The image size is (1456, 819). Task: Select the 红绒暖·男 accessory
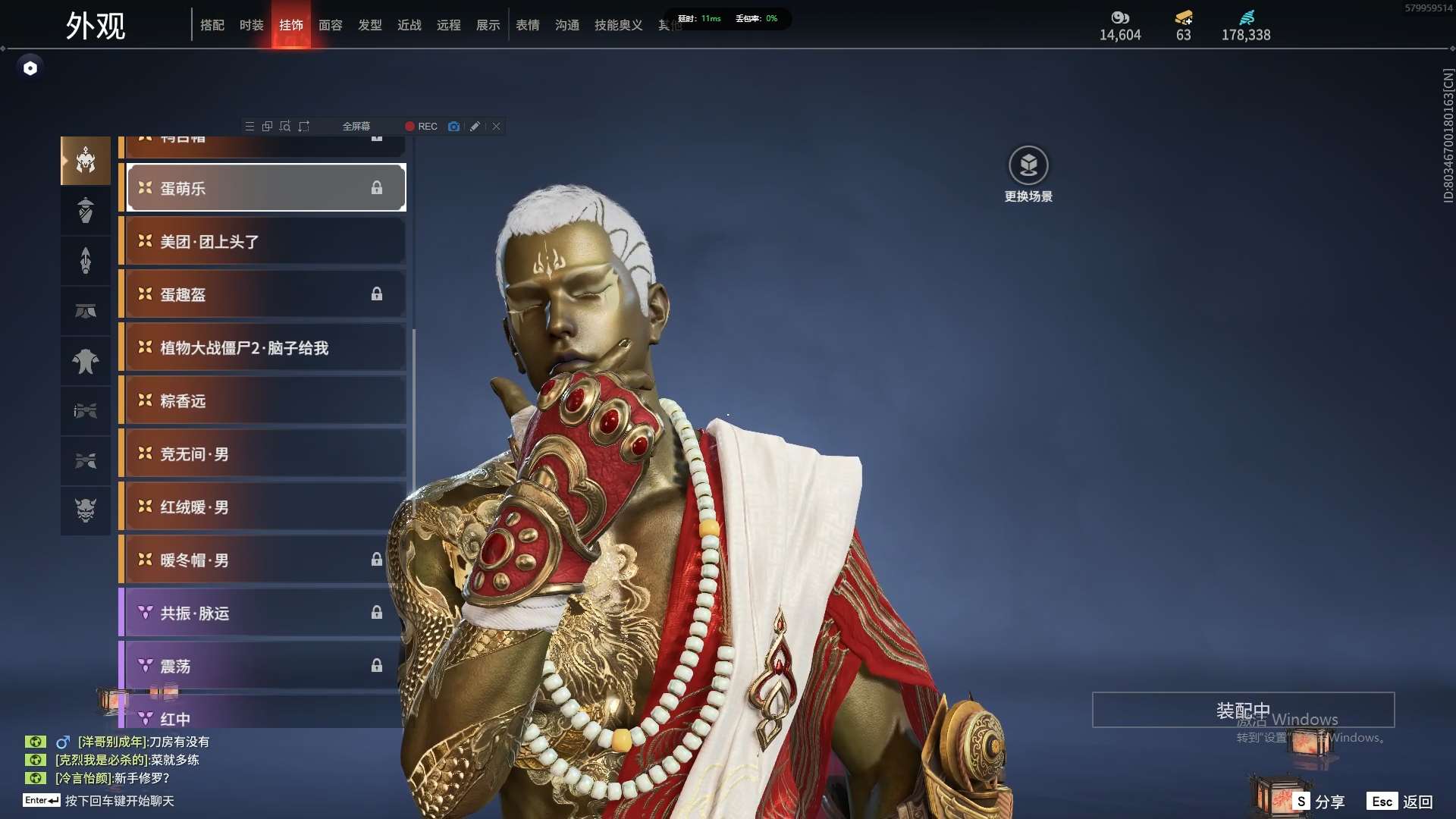tap(265, 507)
